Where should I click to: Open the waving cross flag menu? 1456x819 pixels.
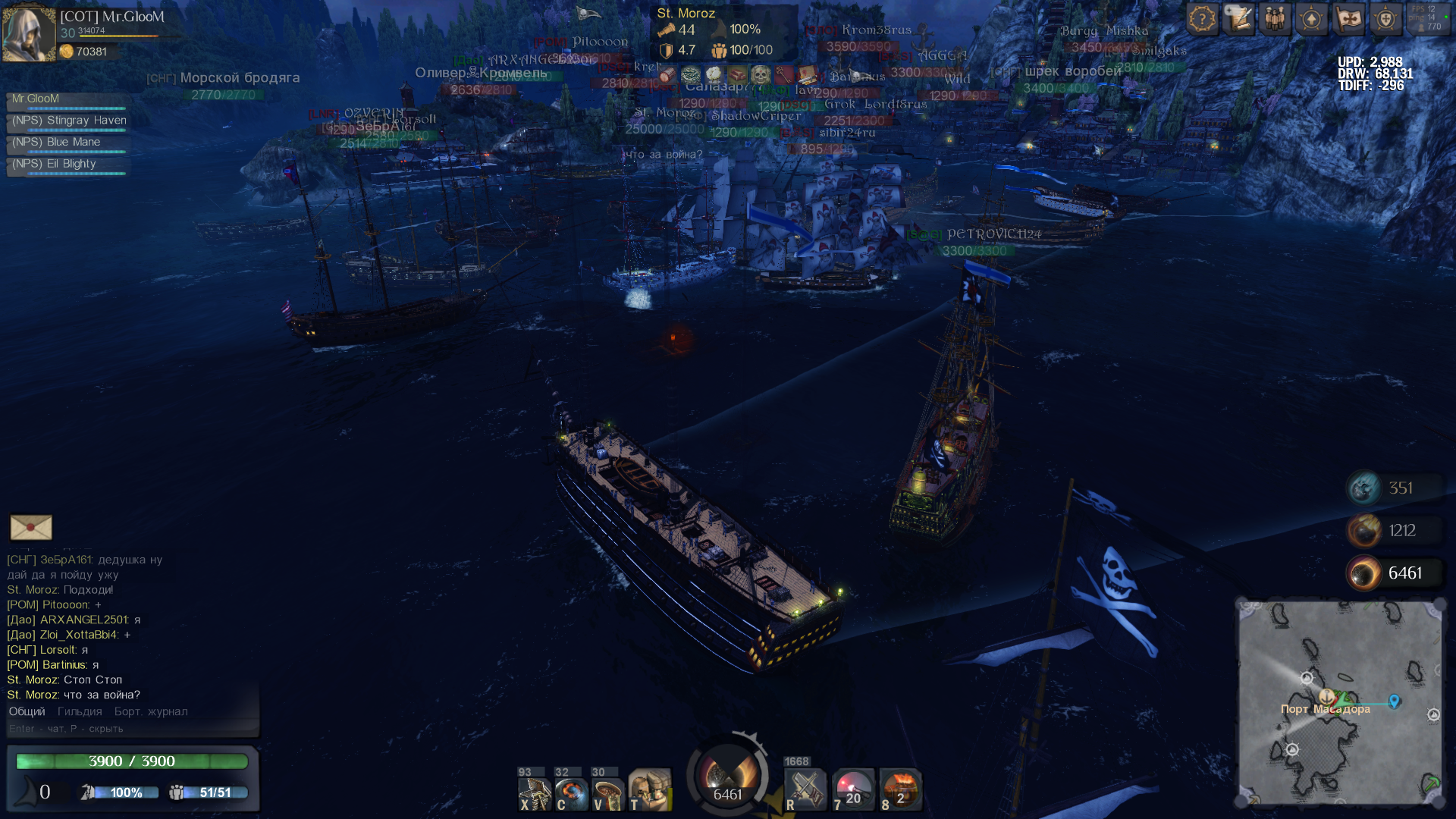coord(1349,19)
